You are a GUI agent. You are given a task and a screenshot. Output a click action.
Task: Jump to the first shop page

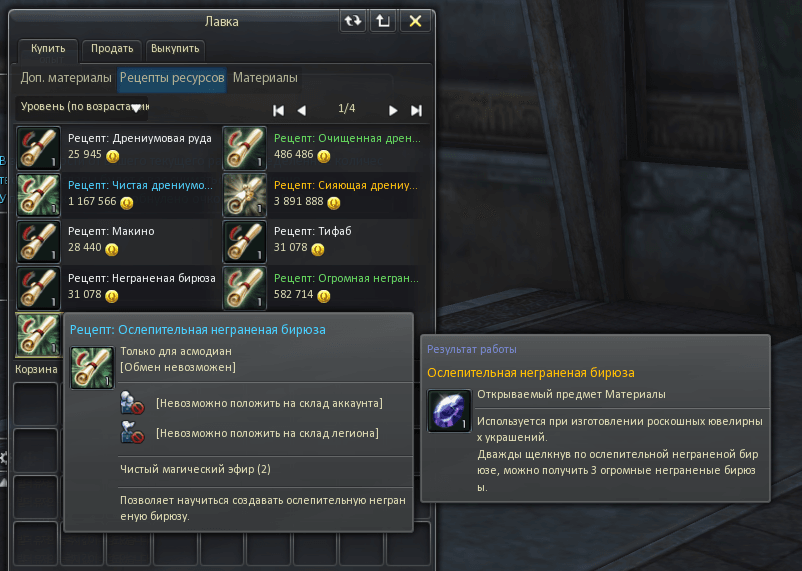[x=279, y=110]
